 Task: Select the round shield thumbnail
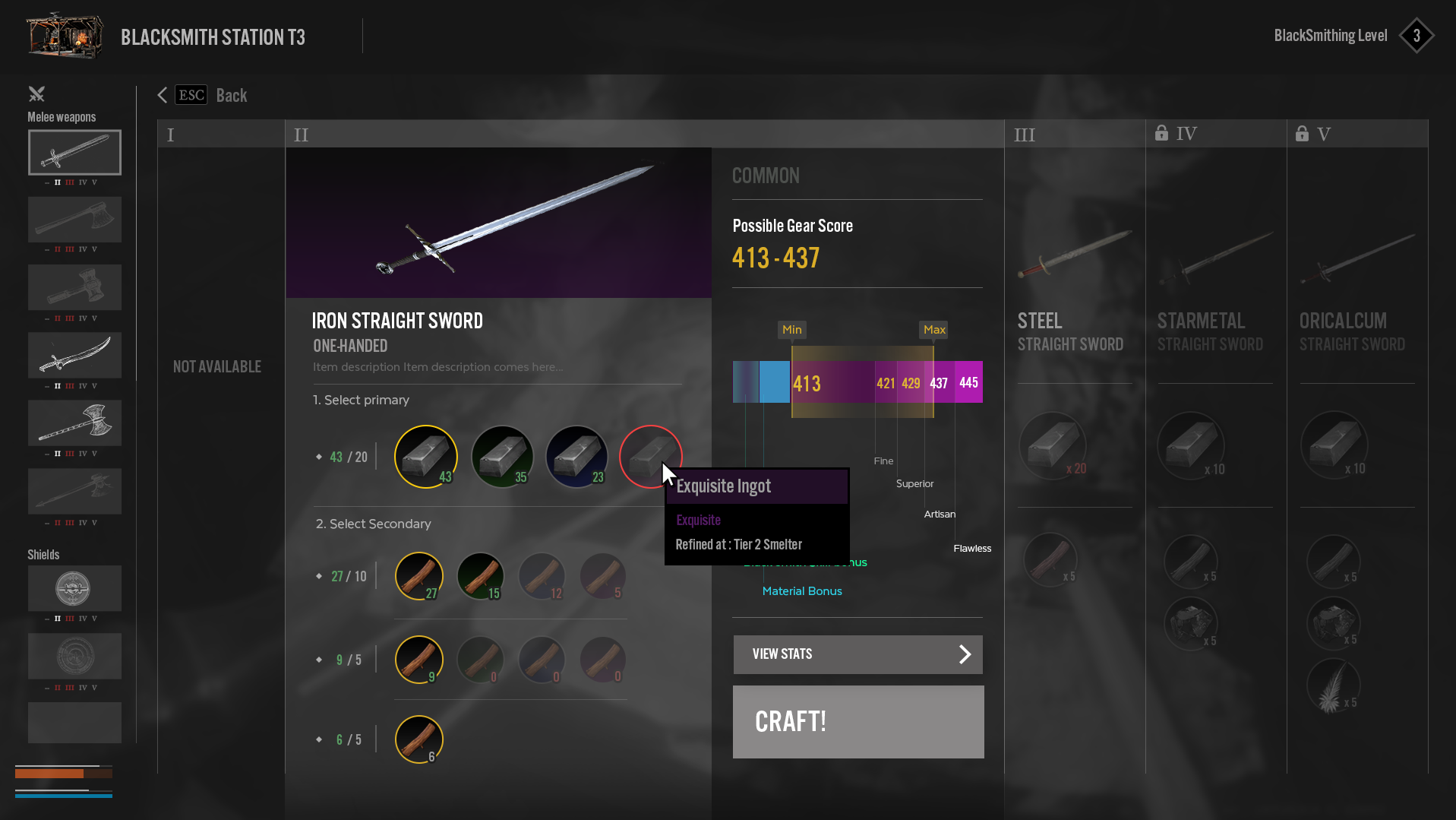74,588
